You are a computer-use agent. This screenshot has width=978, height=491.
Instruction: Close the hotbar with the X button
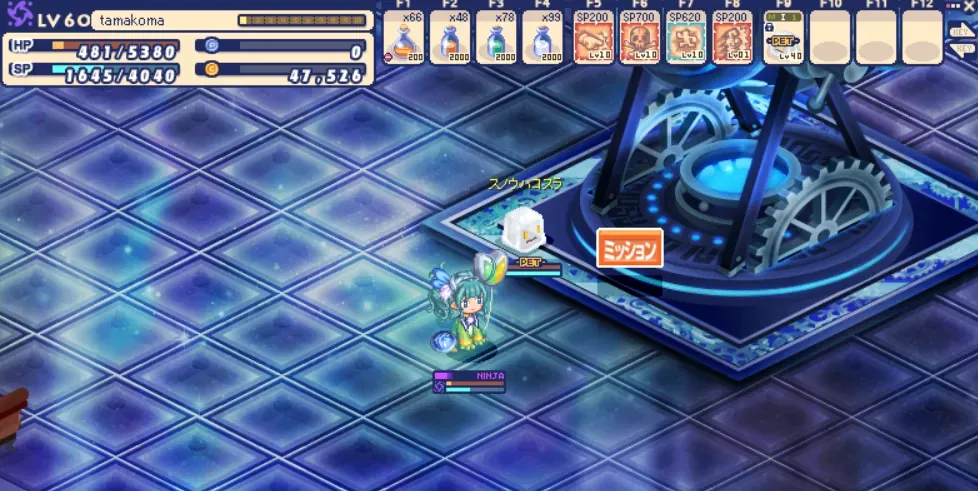pyautogui.click(x=968, y=6)
